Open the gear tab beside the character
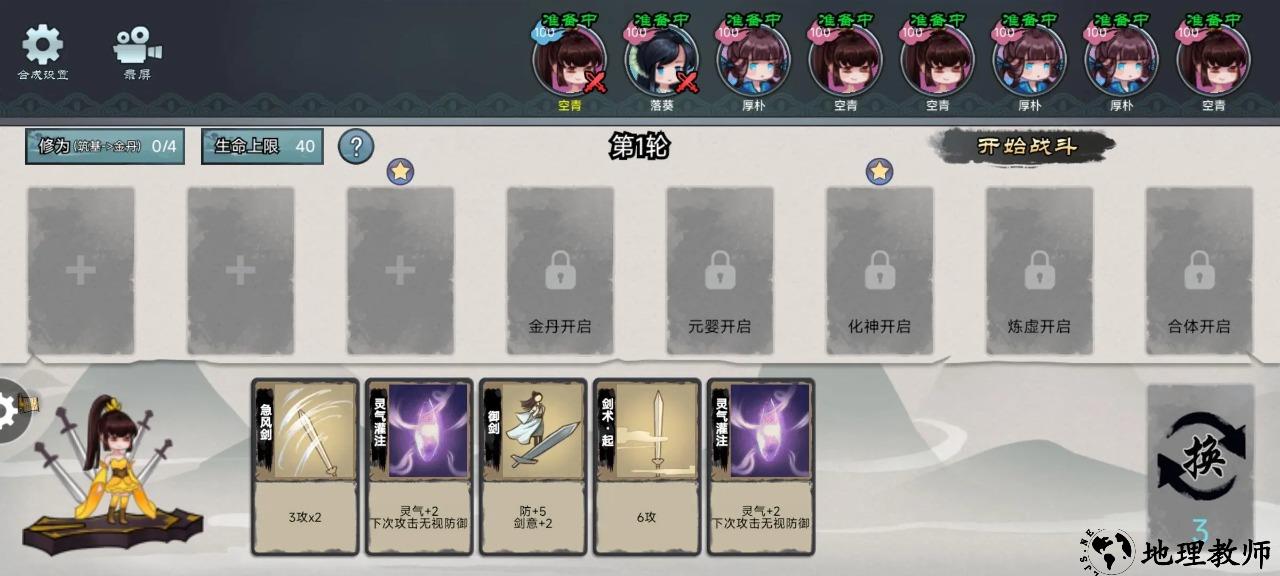This screenshot has width=1280, height=576. [14, 409]
